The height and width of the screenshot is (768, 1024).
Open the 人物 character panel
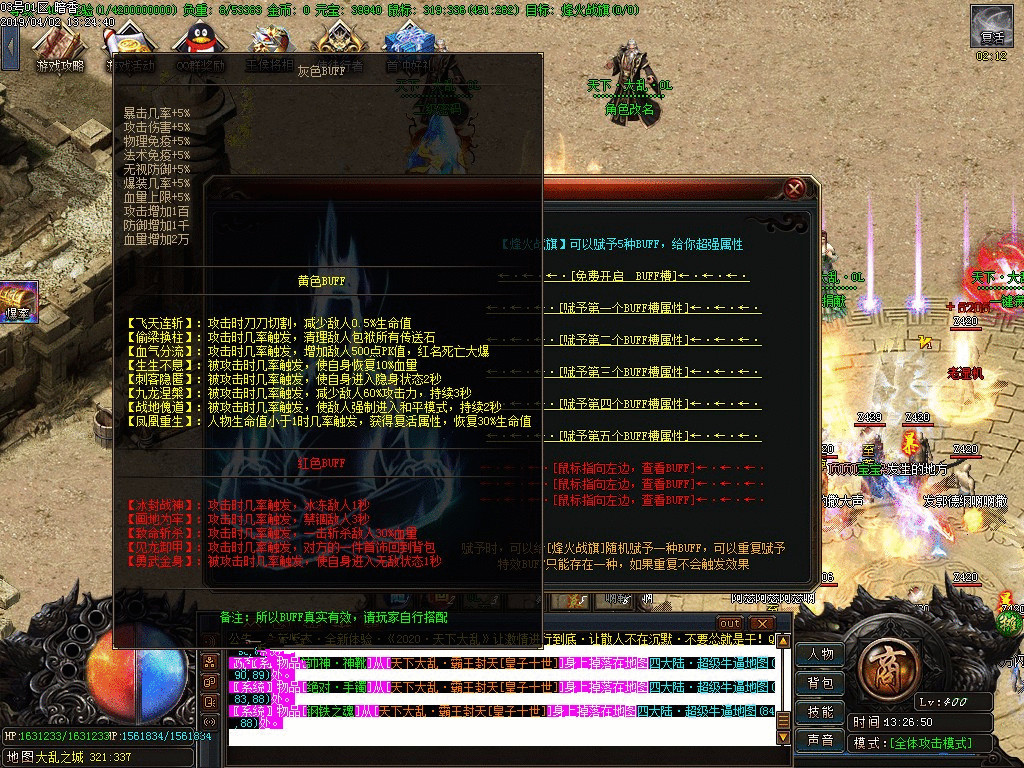(821, 654)
